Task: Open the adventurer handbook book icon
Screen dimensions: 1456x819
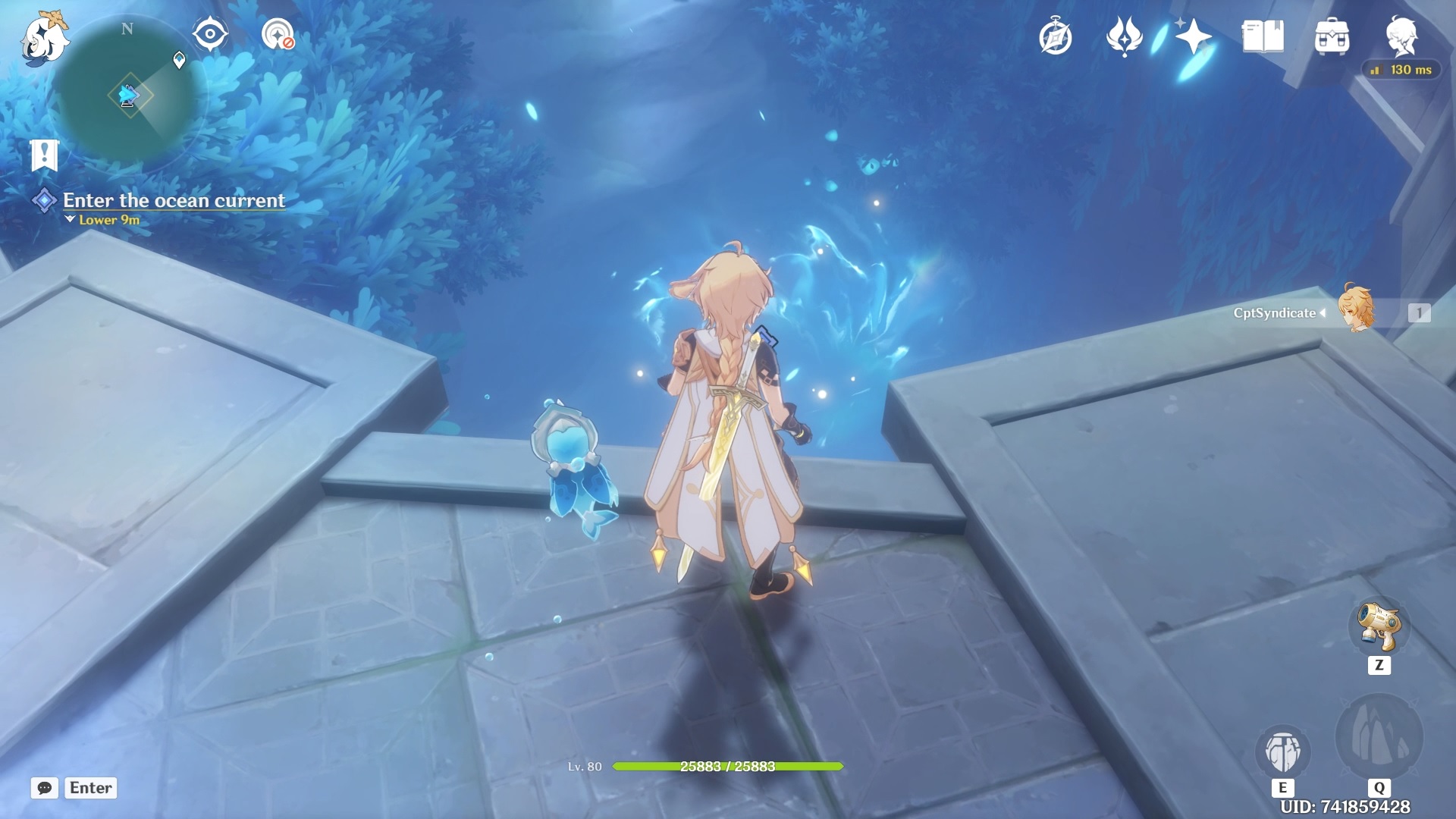Action: (1263, 36)
